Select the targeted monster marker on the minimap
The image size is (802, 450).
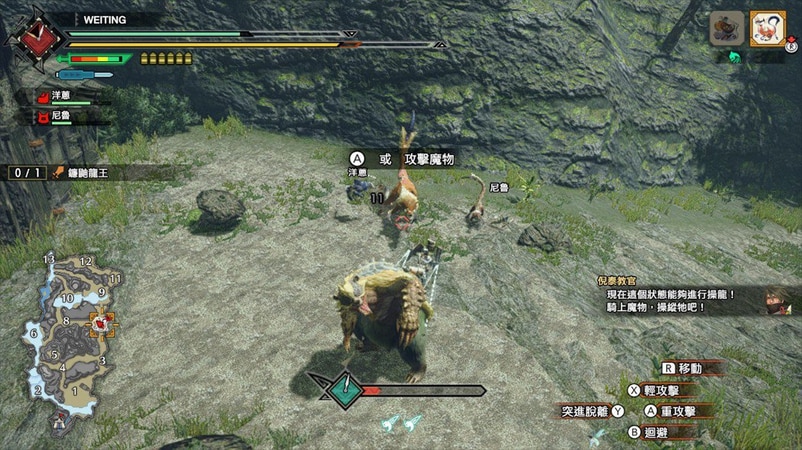pos(102,323)
